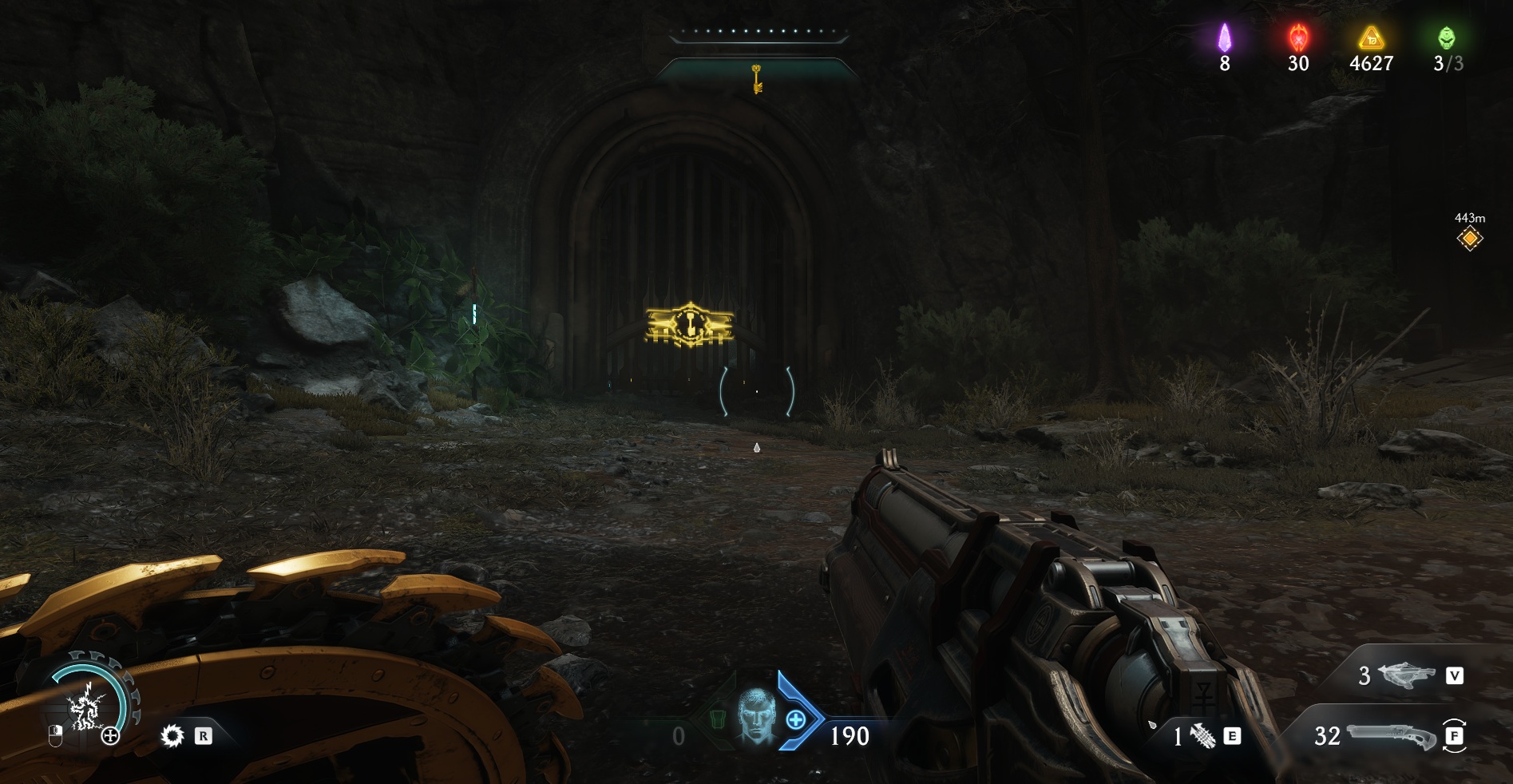Select the orange diamond objective marker
Screen dimensions: 1513x784
point(1469,238)
